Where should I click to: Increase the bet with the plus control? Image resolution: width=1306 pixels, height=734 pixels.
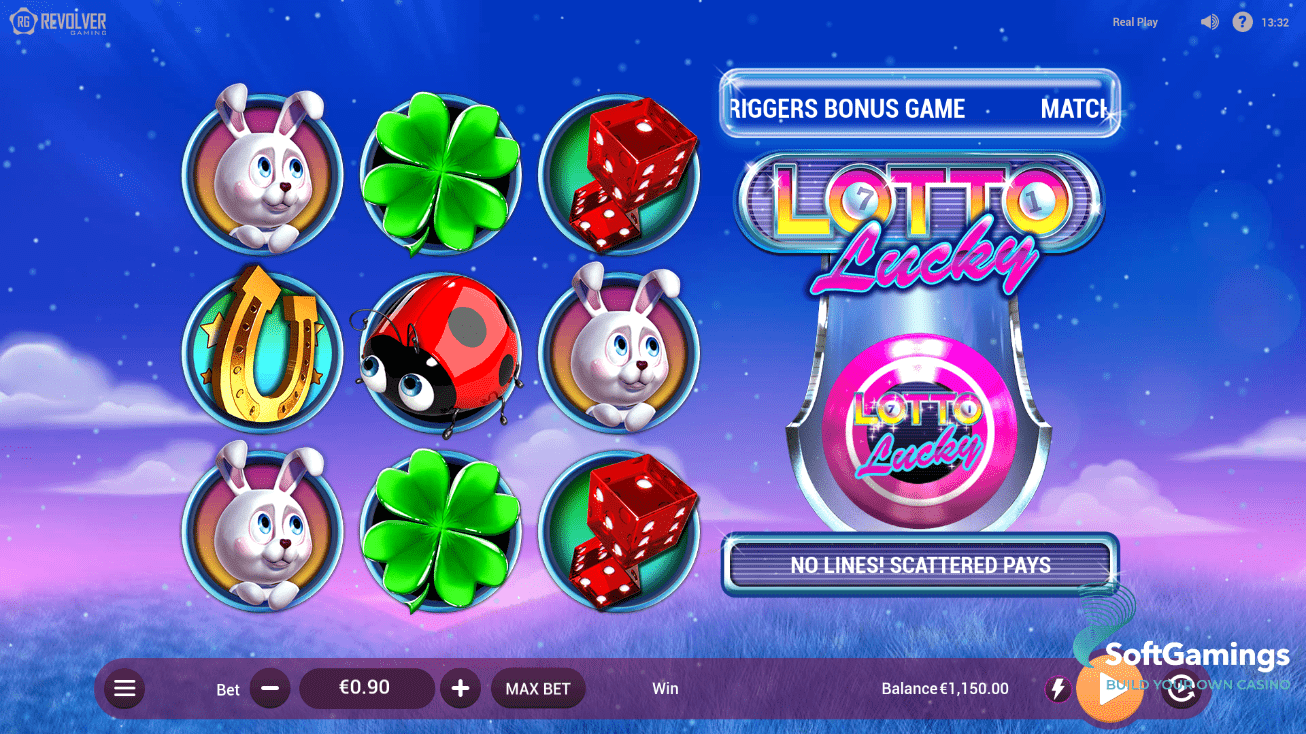pyautogui.click(x=460, y=688)
